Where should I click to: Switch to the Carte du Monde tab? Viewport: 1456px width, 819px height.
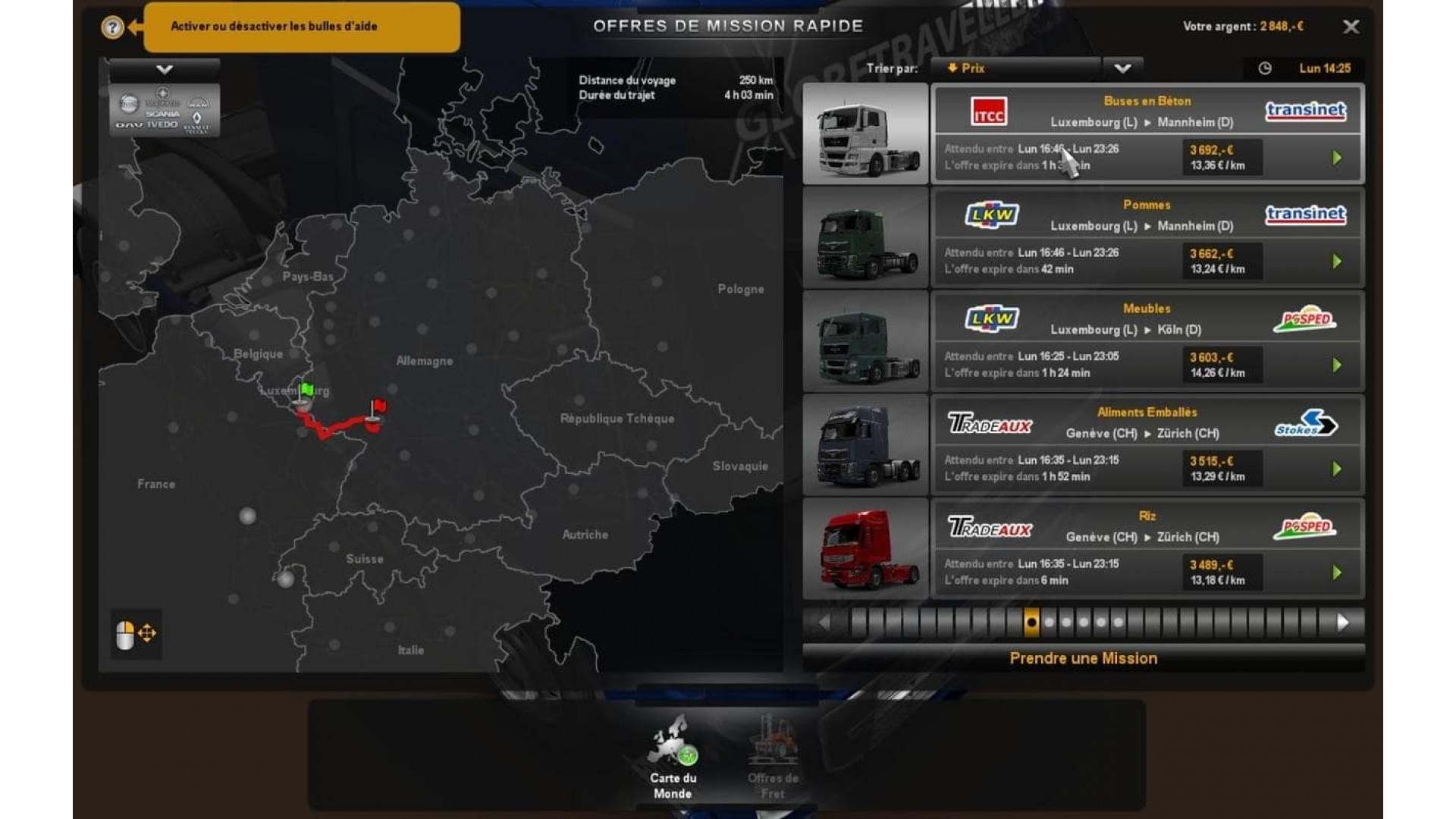pyautogui.click(x=673, y=760)
